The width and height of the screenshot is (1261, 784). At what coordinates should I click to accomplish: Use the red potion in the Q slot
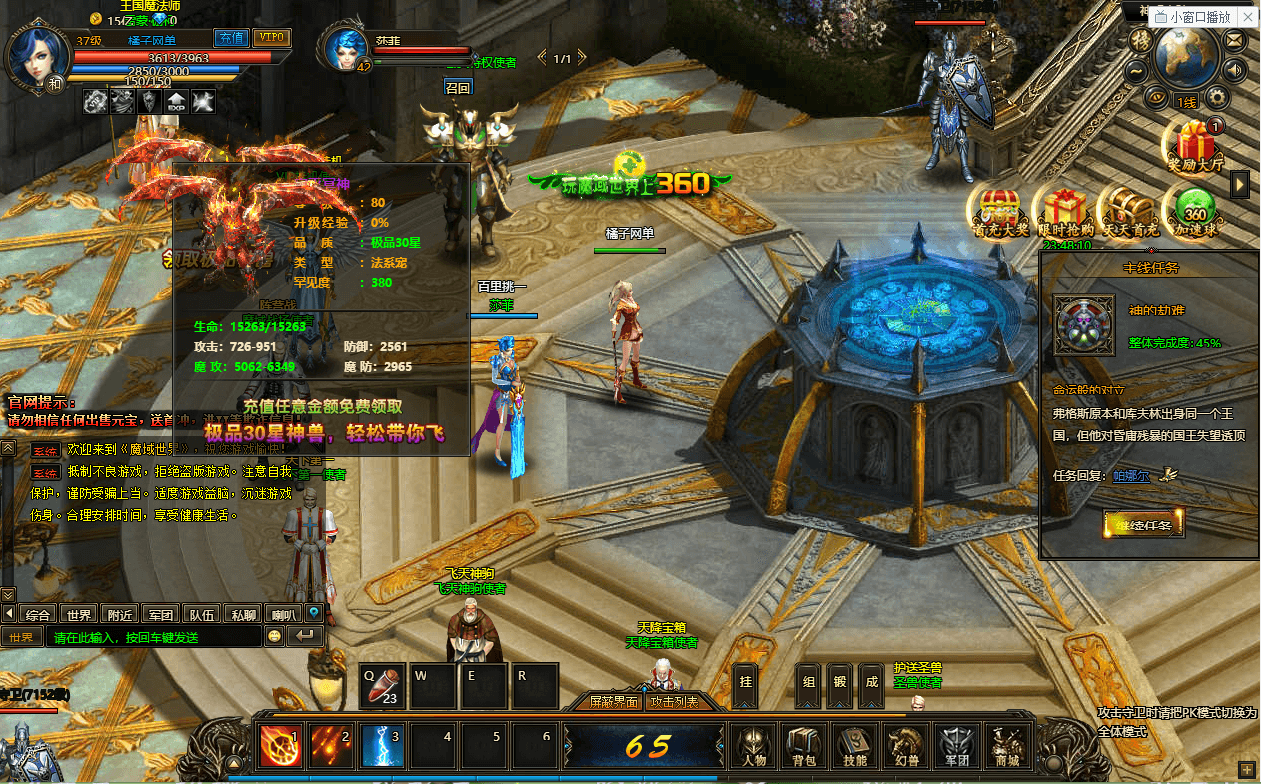[x=383, y=688]
